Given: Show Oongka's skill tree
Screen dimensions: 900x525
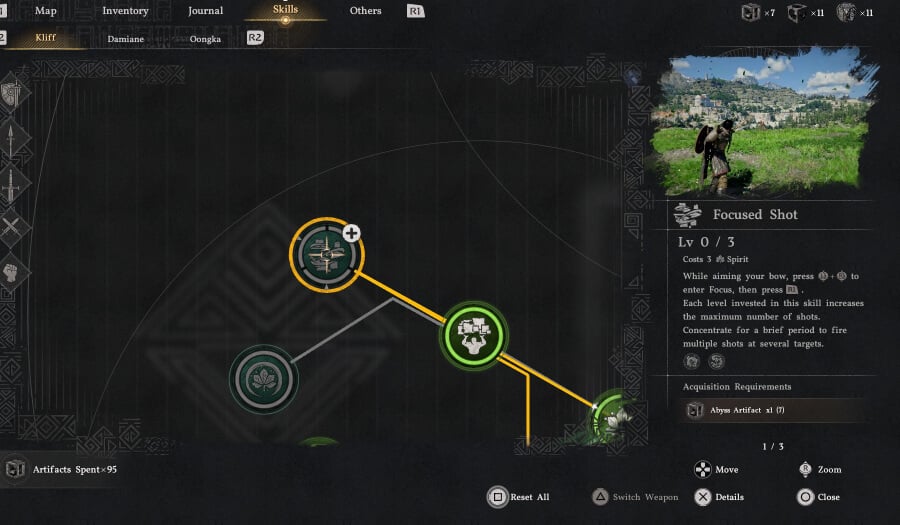Looking at the screenshot, I should coord(204,38).
